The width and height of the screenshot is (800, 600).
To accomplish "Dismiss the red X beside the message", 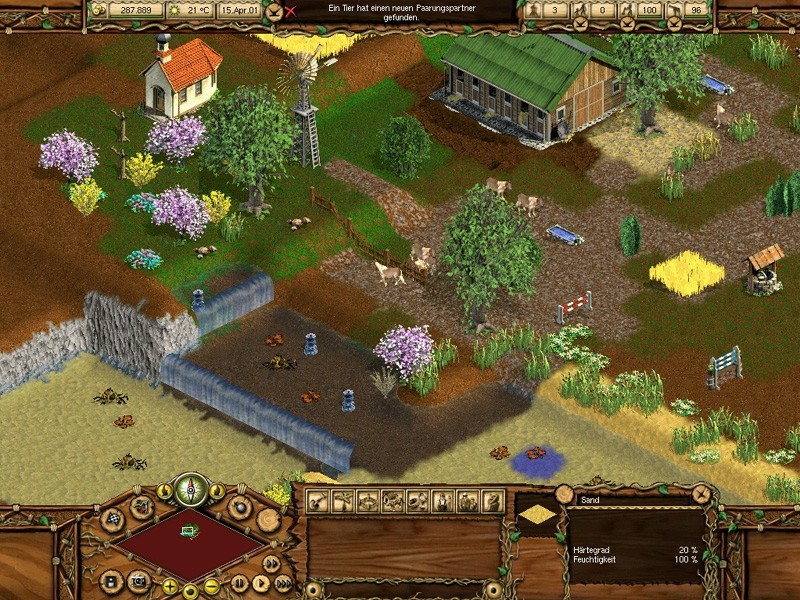I will [x=291, y=12].
